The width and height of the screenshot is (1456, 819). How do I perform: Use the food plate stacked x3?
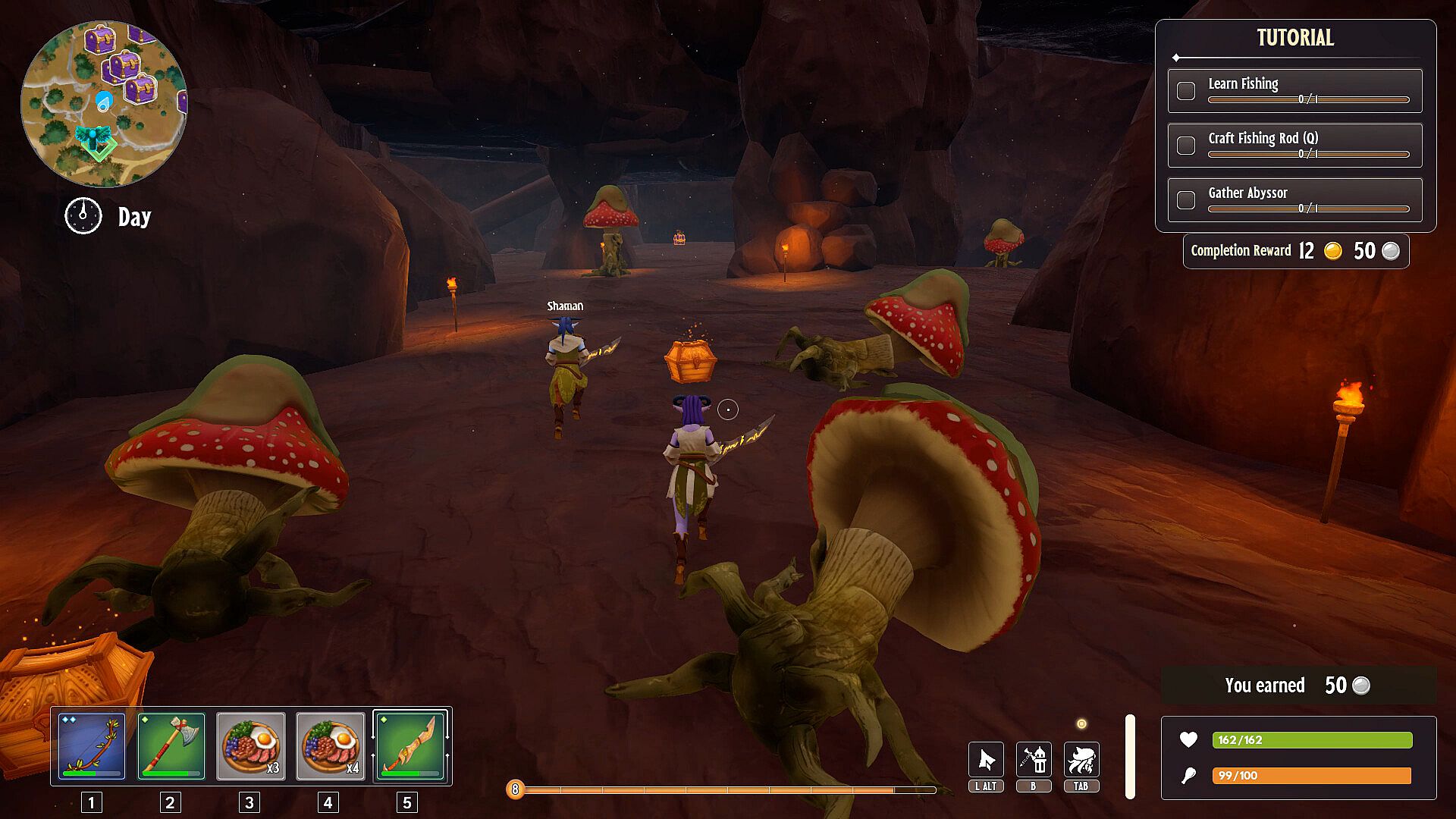tap(251, 745)
